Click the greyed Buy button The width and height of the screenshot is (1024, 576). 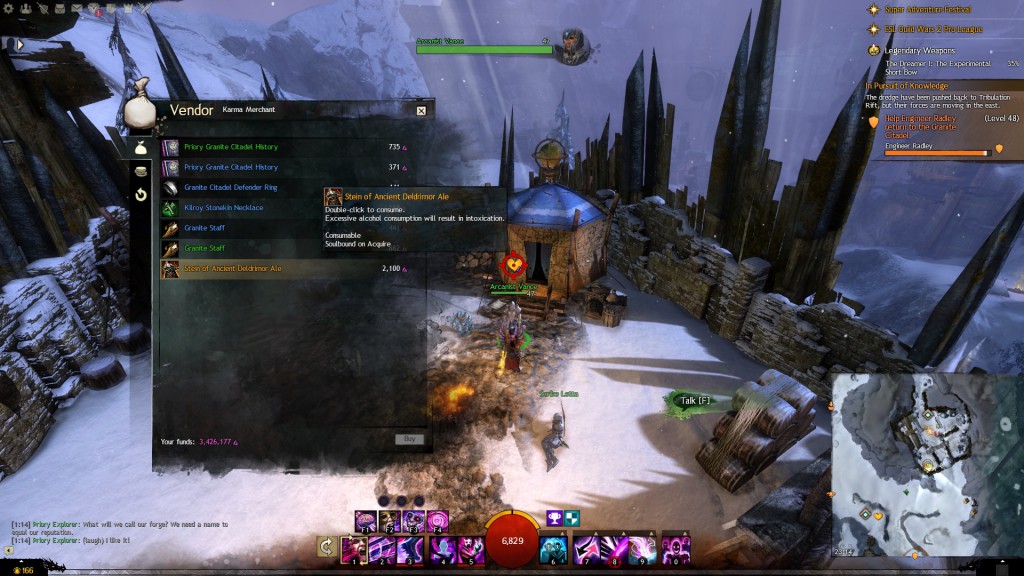408,439
